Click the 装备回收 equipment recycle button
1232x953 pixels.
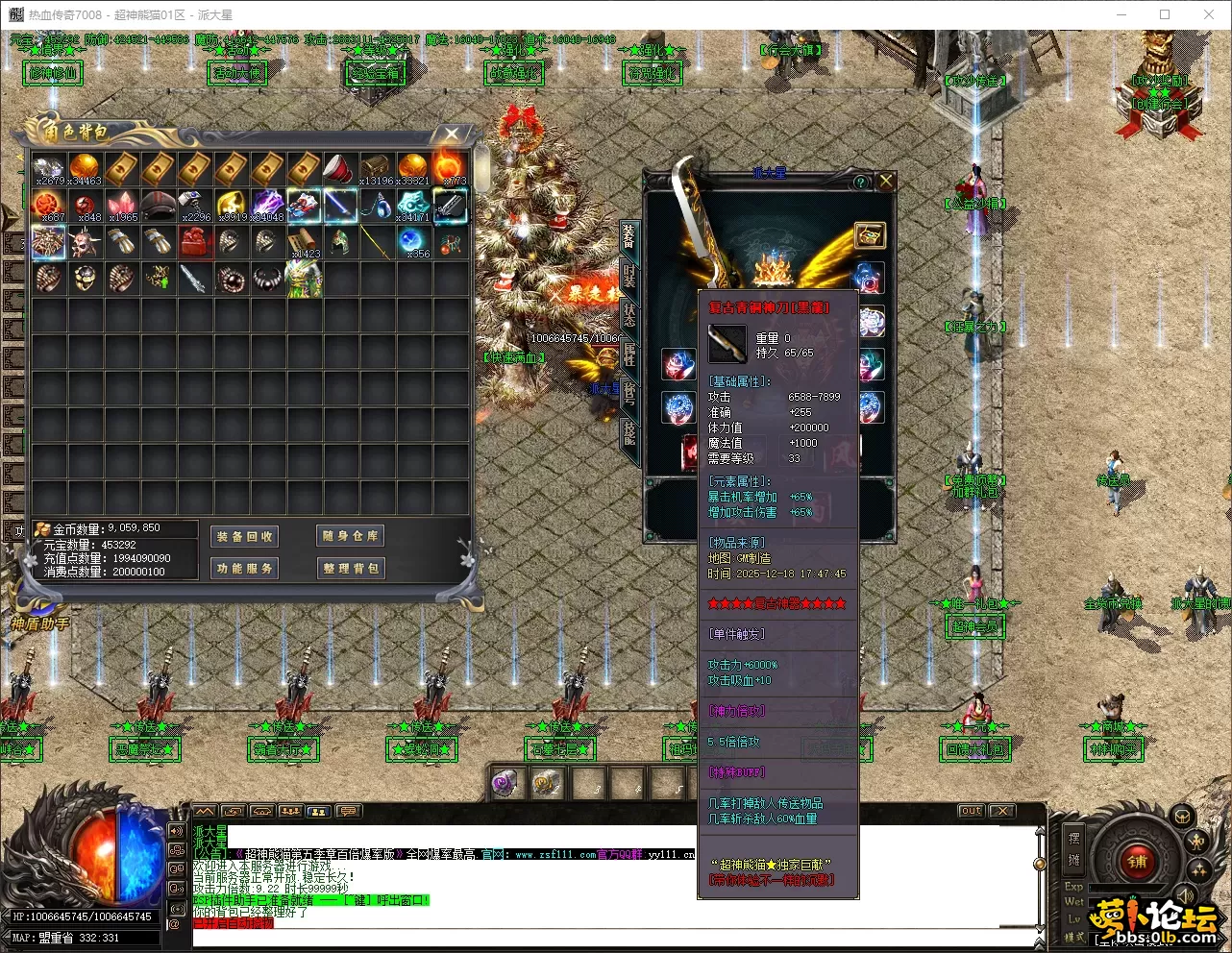(x=244, y=536)
